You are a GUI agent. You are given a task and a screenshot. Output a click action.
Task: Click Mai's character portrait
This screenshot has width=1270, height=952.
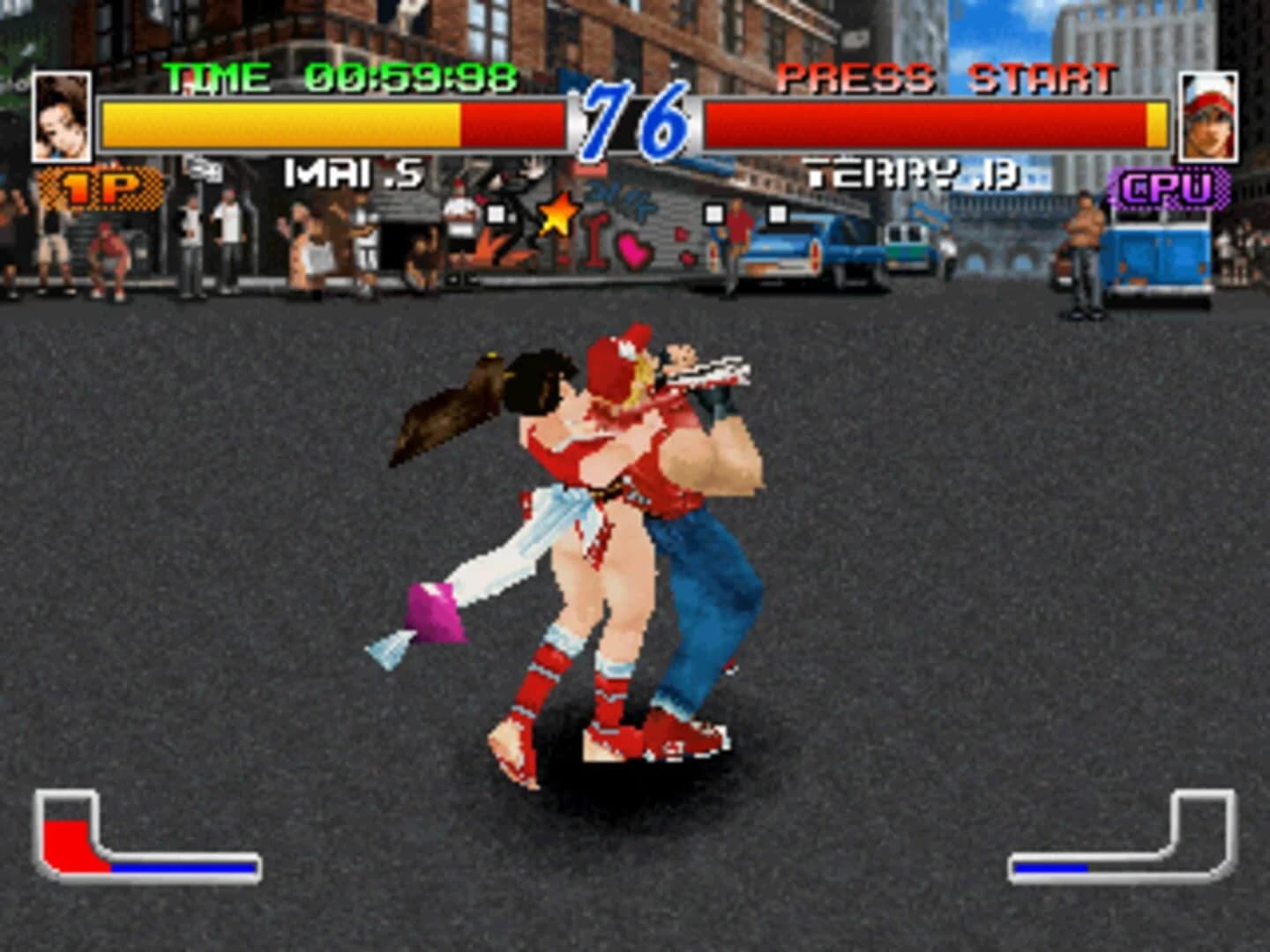pyautogui.click(x=60, y=115)
